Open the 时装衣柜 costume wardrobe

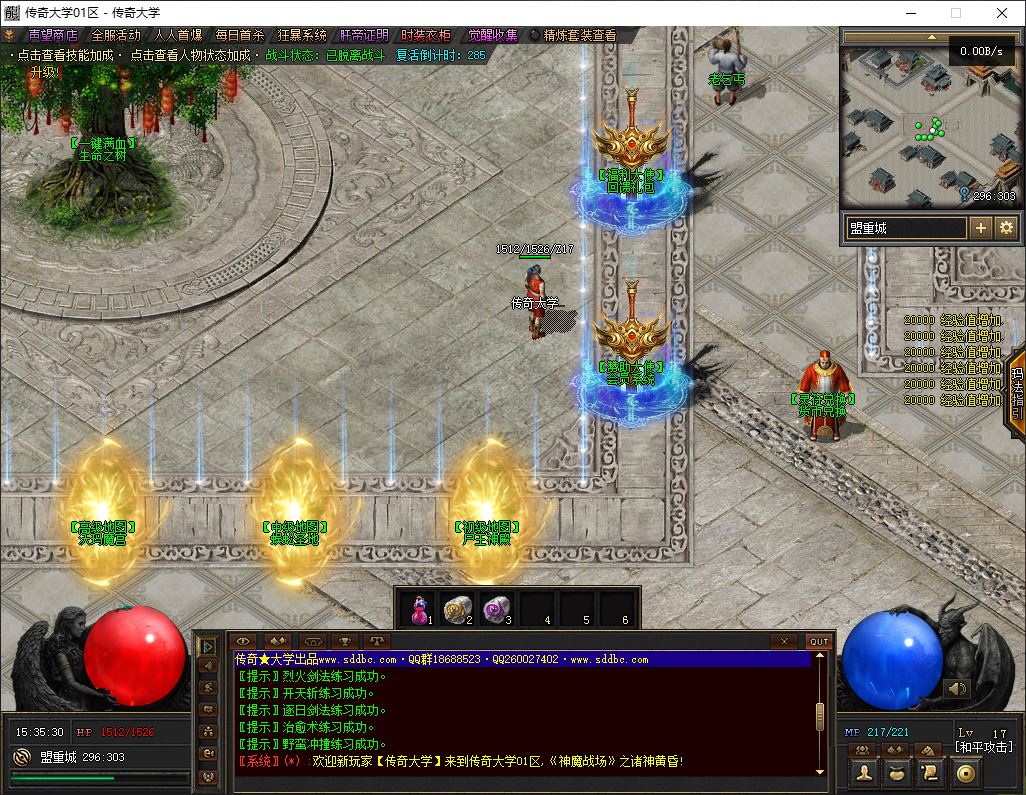pyautogui.click(x=426, y=35)
